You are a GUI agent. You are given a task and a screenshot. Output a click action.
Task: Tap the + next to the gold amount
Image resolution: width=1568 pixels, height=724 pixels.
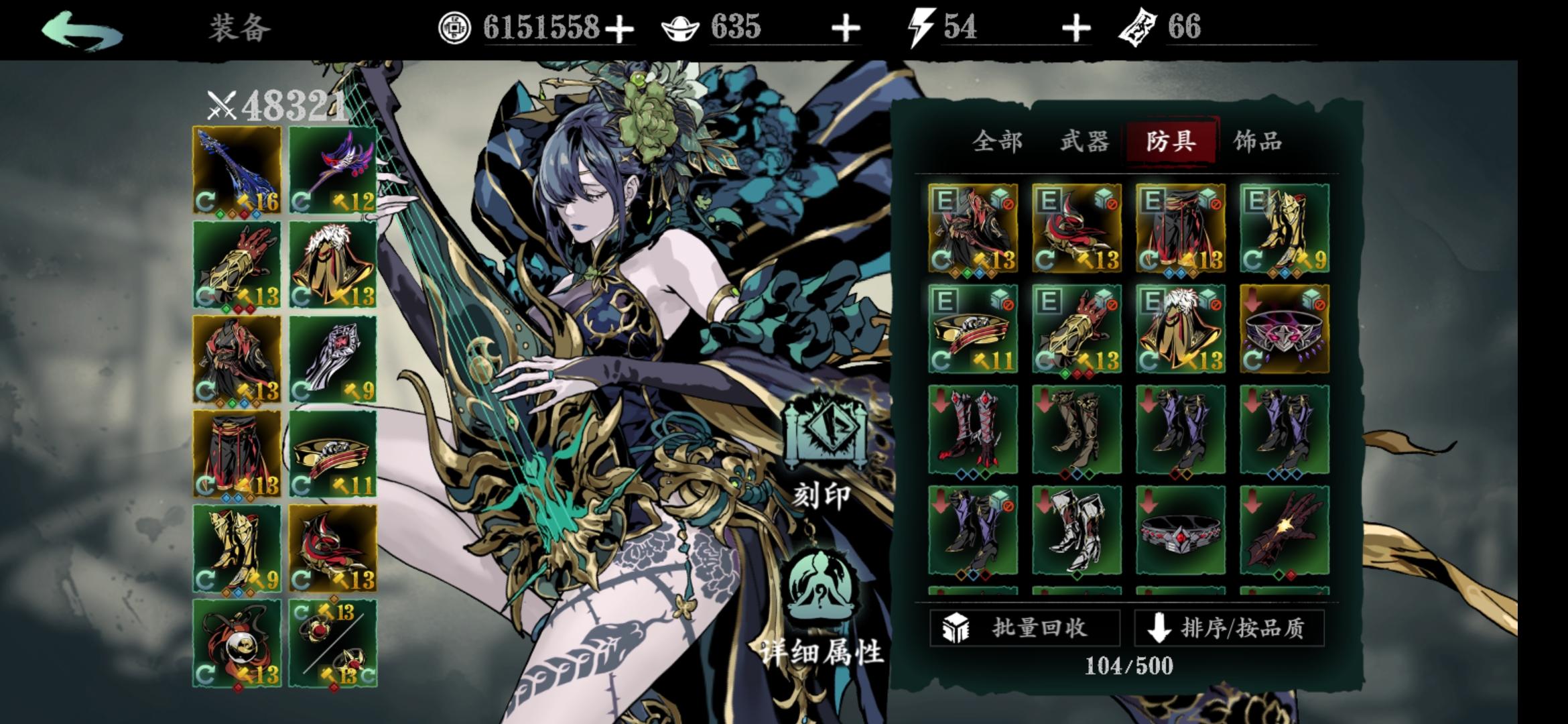point(621,28)
